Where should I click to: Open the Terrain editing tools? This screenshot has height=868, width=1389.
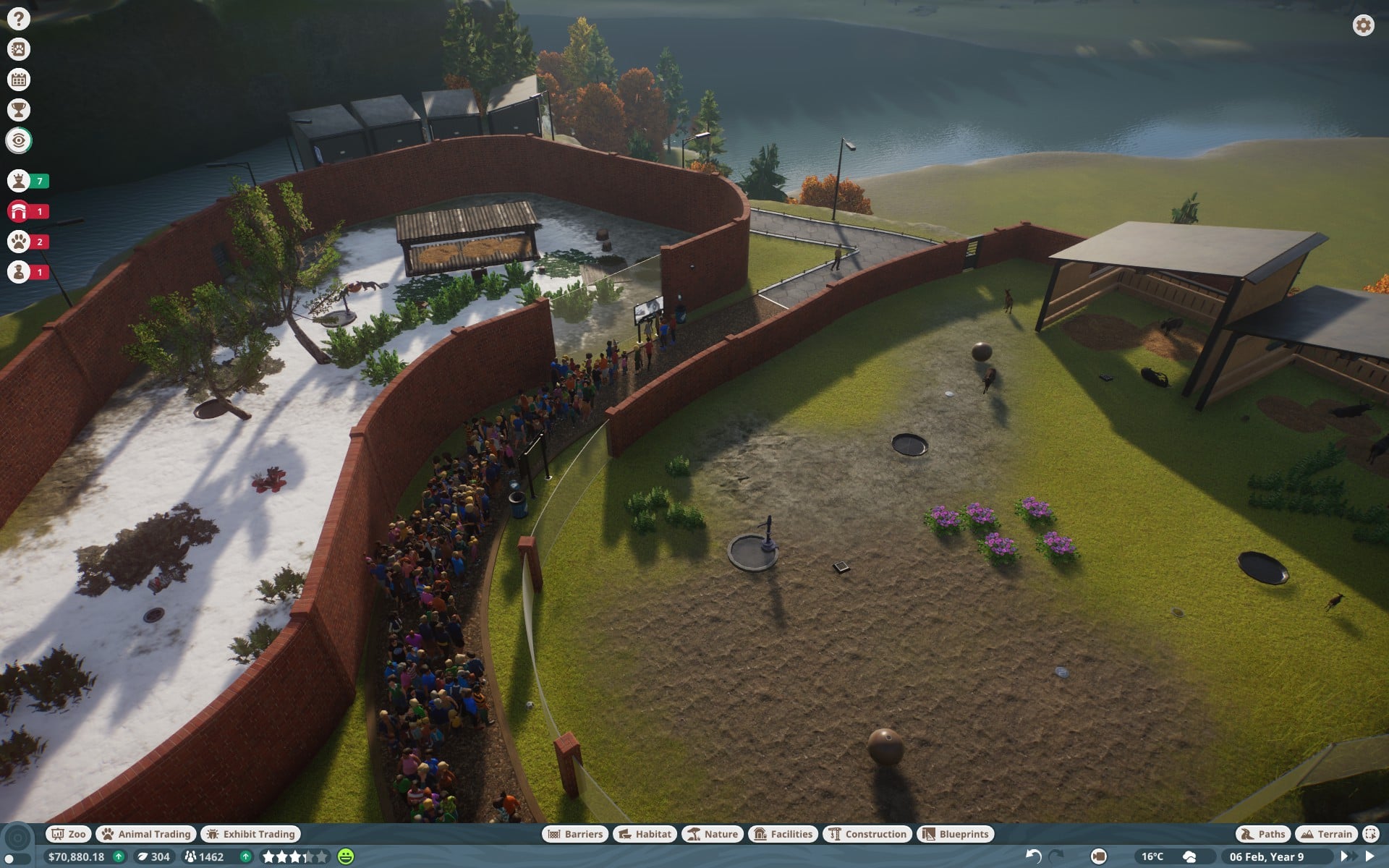pos(1326,834)
